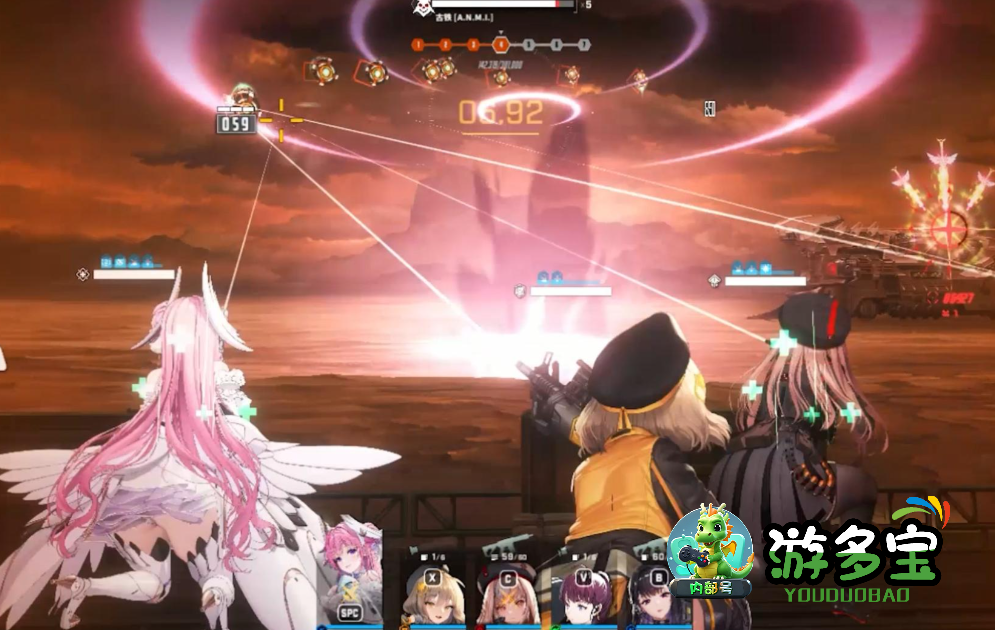Viewport: 995px width, 630px height.
Task: Switch to the purple-haired character portrait marked V
Action: pyautogui.click(x=583, y=598)
